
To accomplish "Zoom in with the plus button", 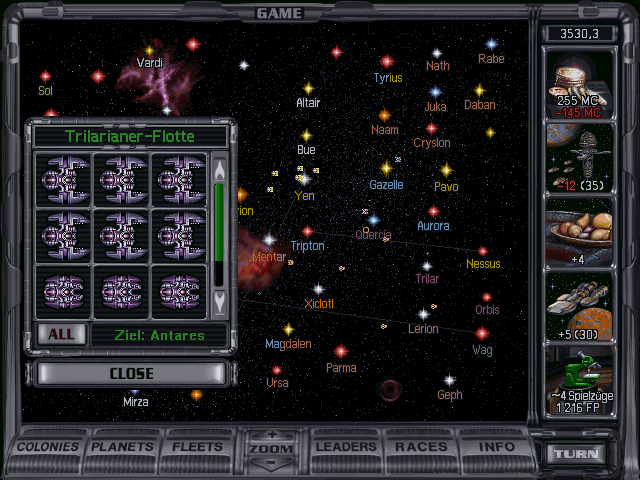I will tap(273, 435).
